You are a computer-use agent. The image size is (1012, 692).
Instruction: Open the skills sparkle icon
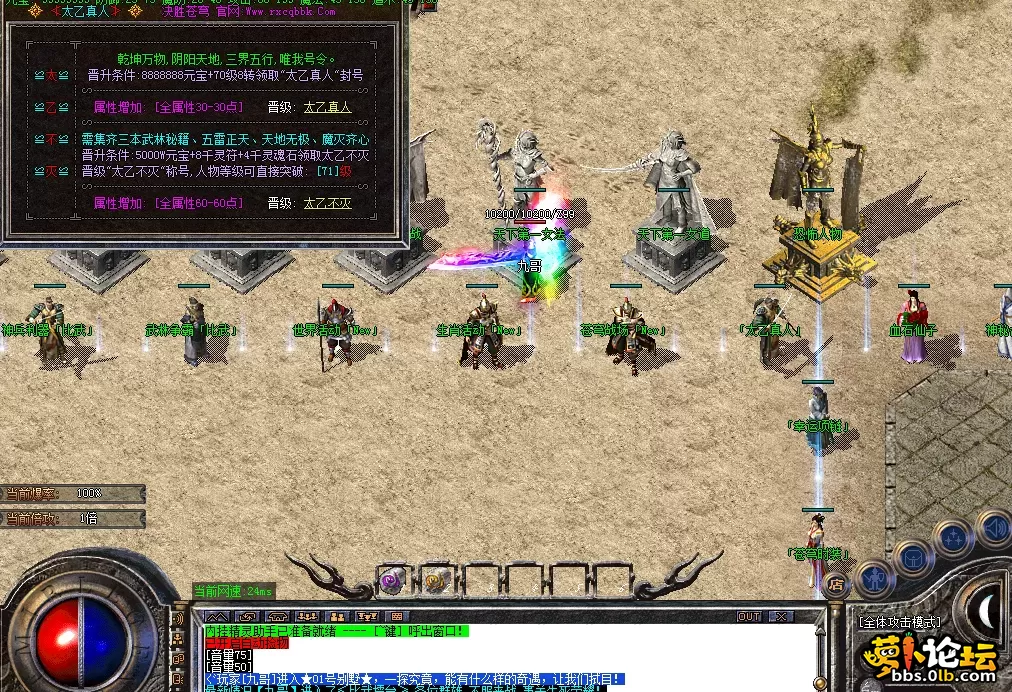pyautogui.click(x=952, y=538)
